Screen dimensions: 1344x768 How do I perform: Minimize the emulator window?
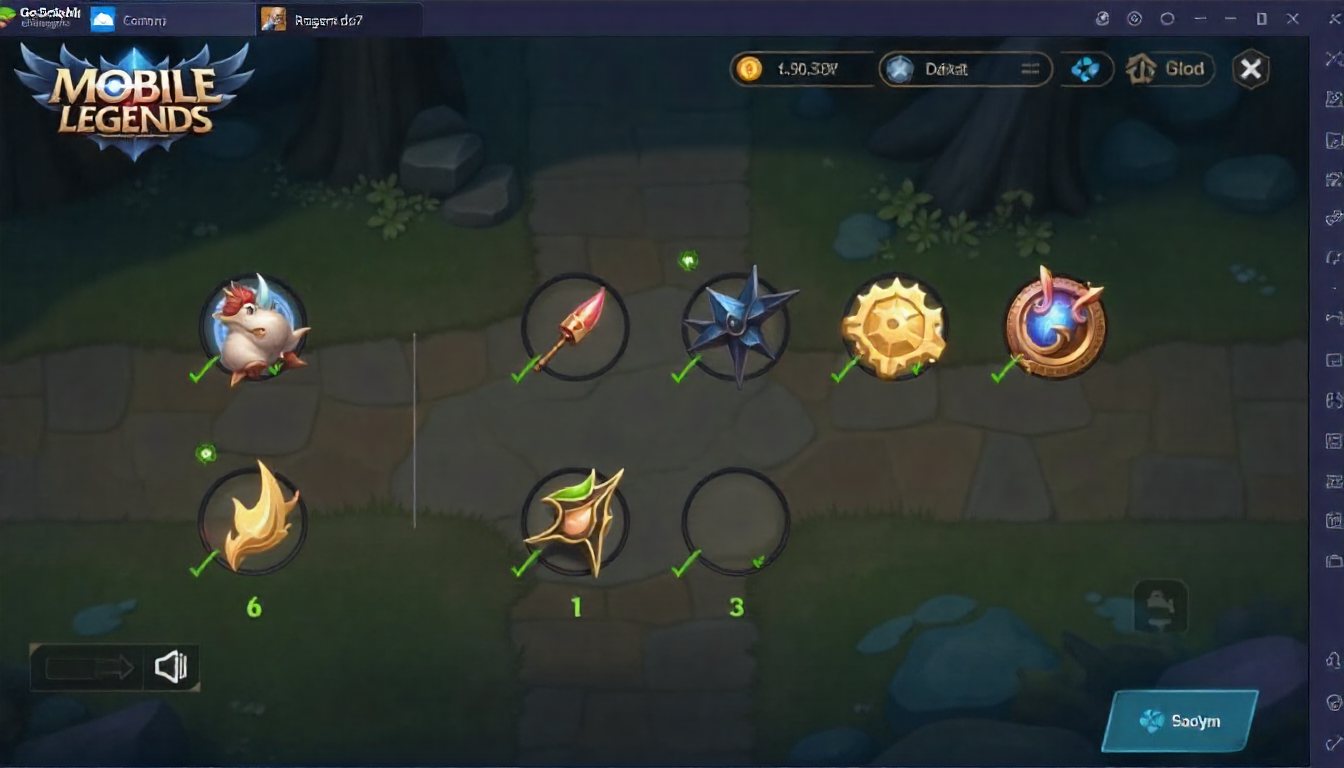1231,18
